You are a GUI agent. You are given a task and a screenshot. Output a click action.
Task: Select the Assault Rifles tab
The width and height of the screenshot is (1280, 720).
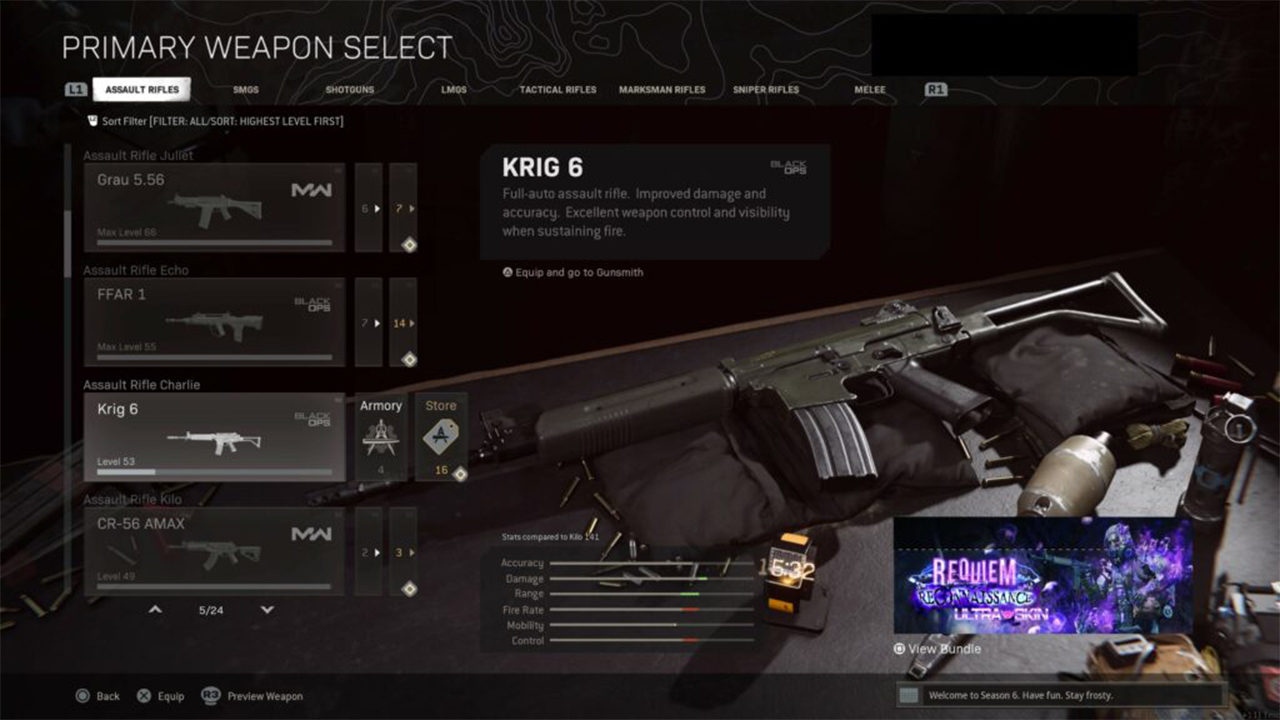point(142,90)
